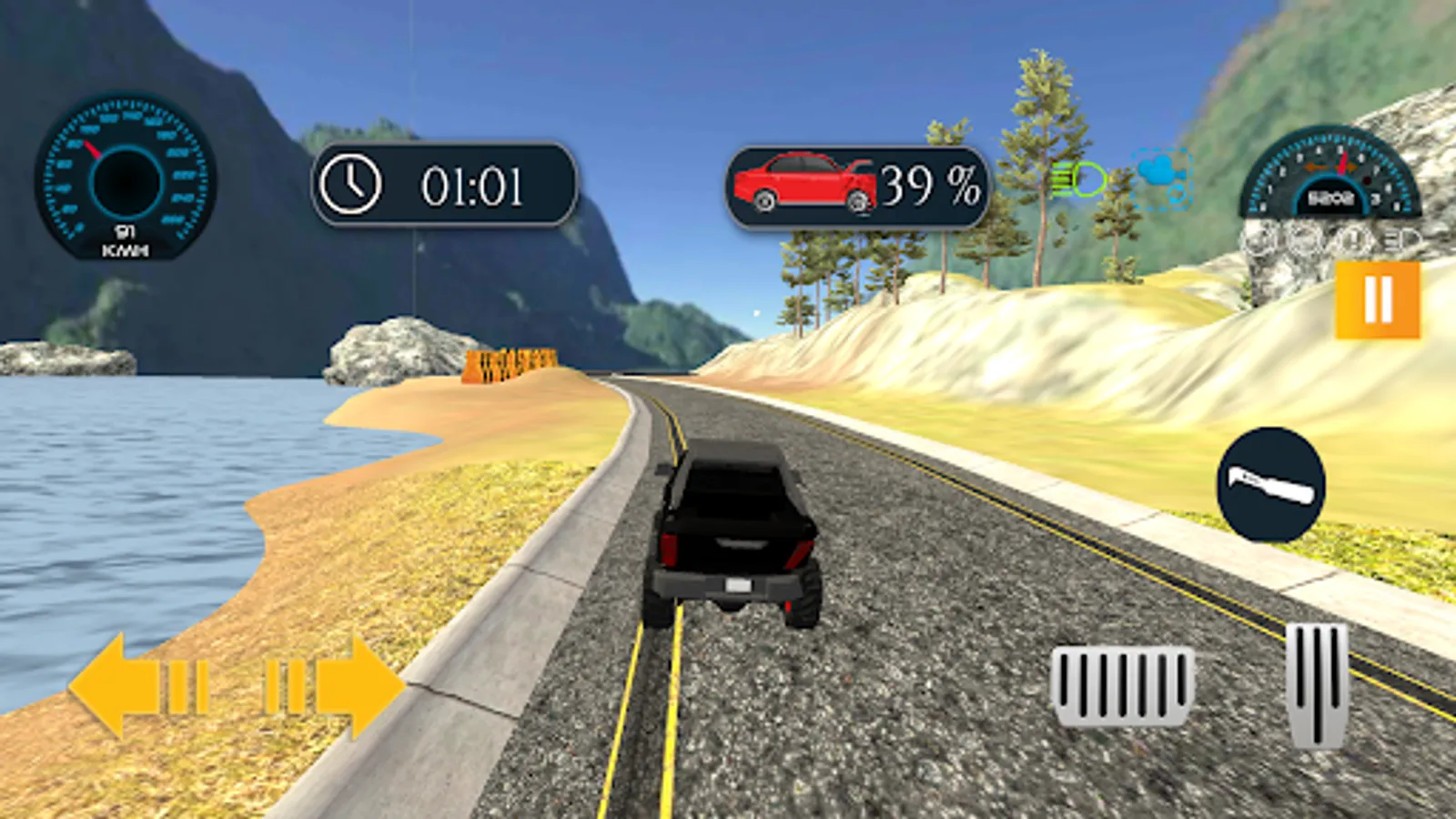Pause the game with the orange button

pos(1377,299)
